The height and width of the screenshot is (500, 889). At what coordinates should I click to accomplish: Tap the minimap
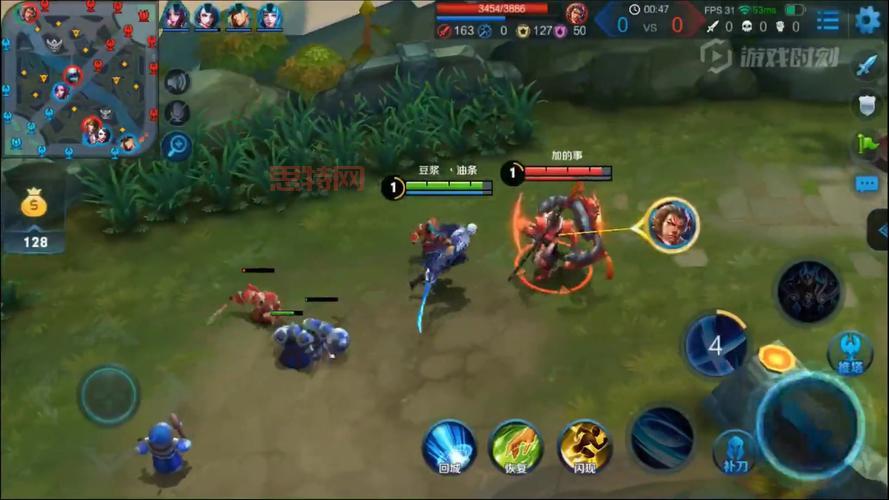(80, 80)
